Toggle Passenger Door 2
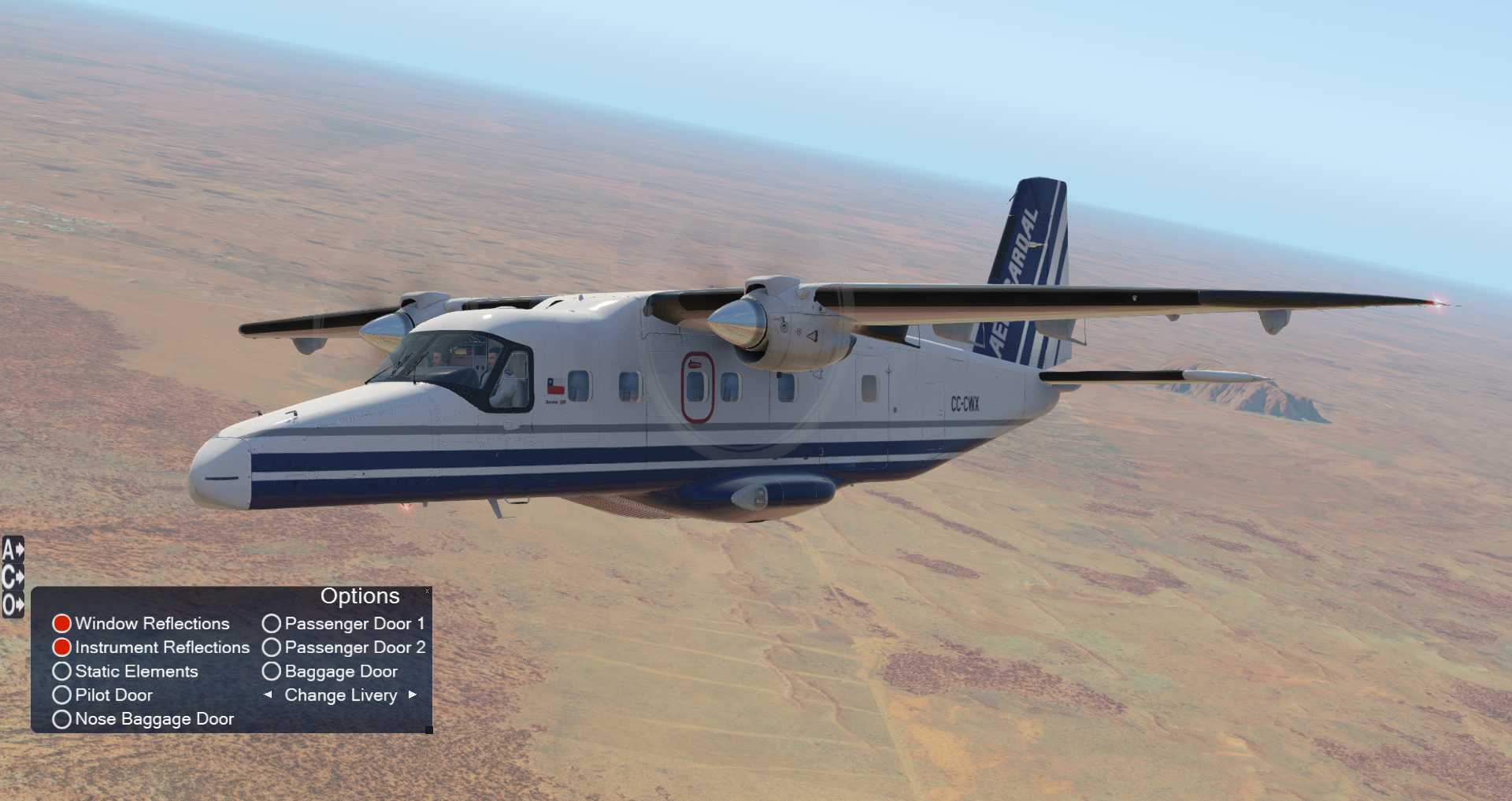 tap(272, 647)
